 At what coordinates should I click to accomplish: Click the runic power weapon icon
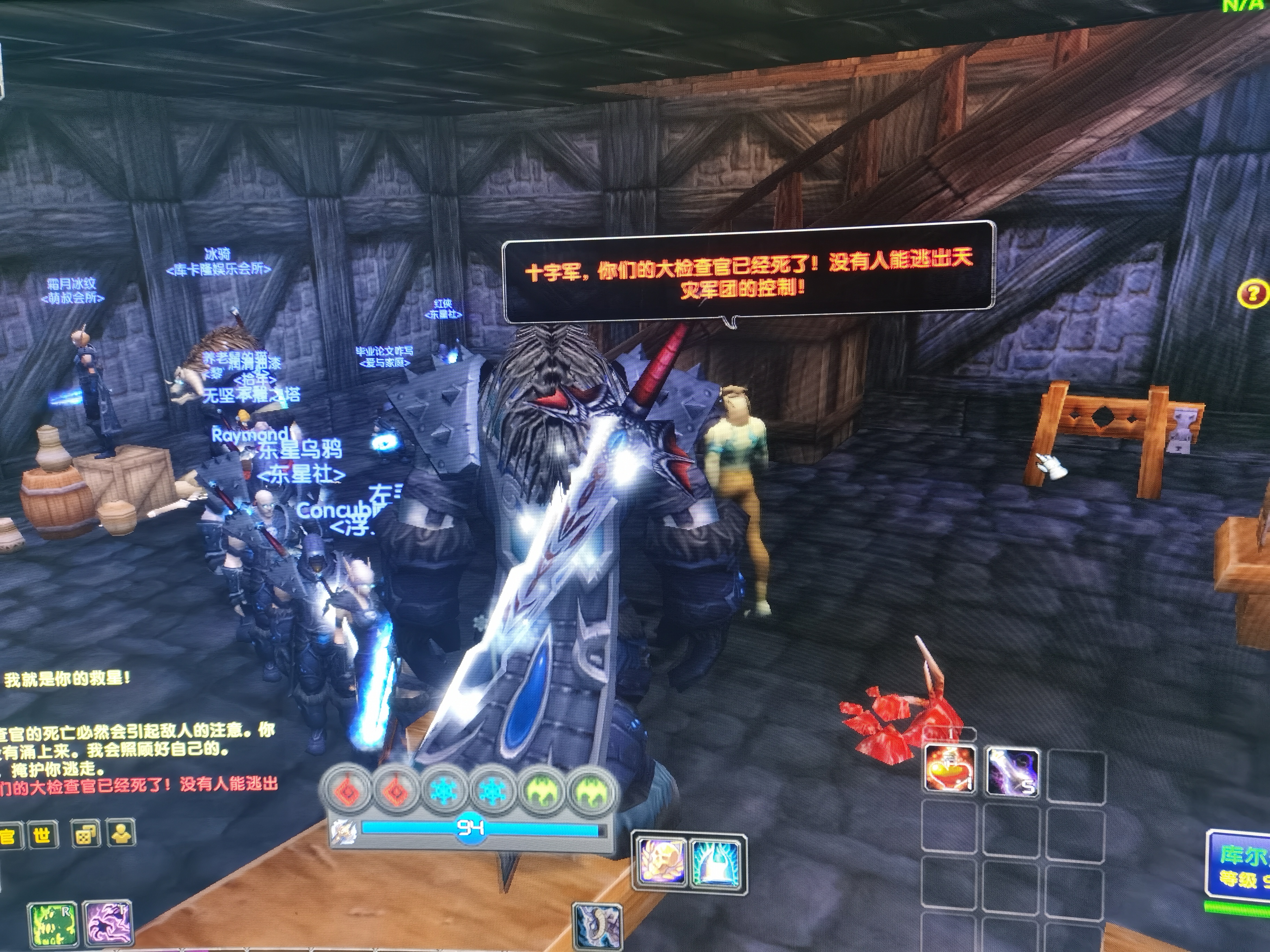pyautogui.click(x=344, y=830)
